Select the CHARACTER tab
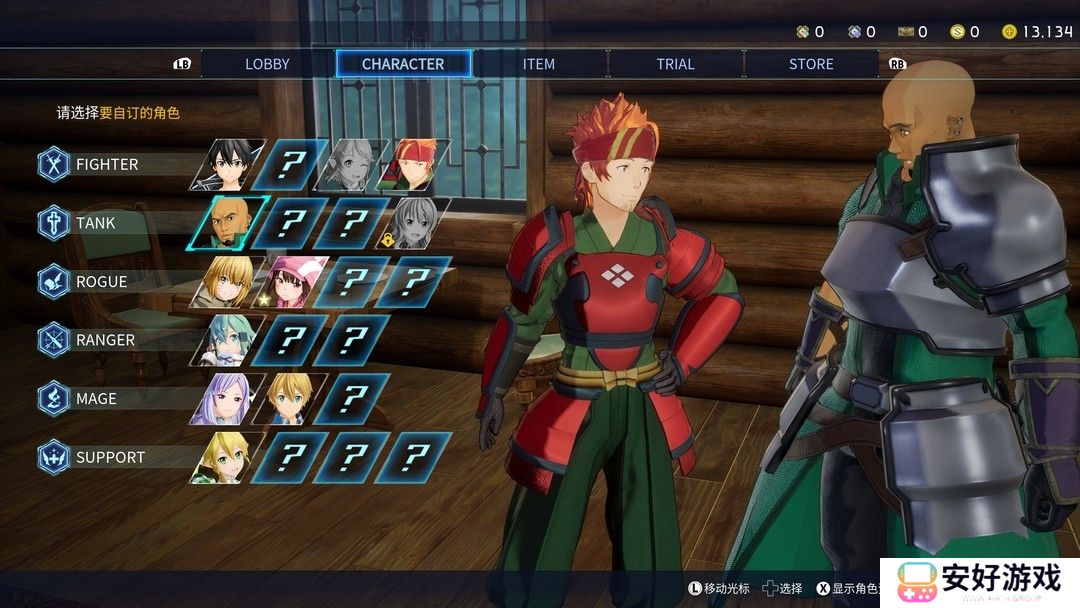The height and width of the screenshot is (608, 1080). [x=403, y=64]
